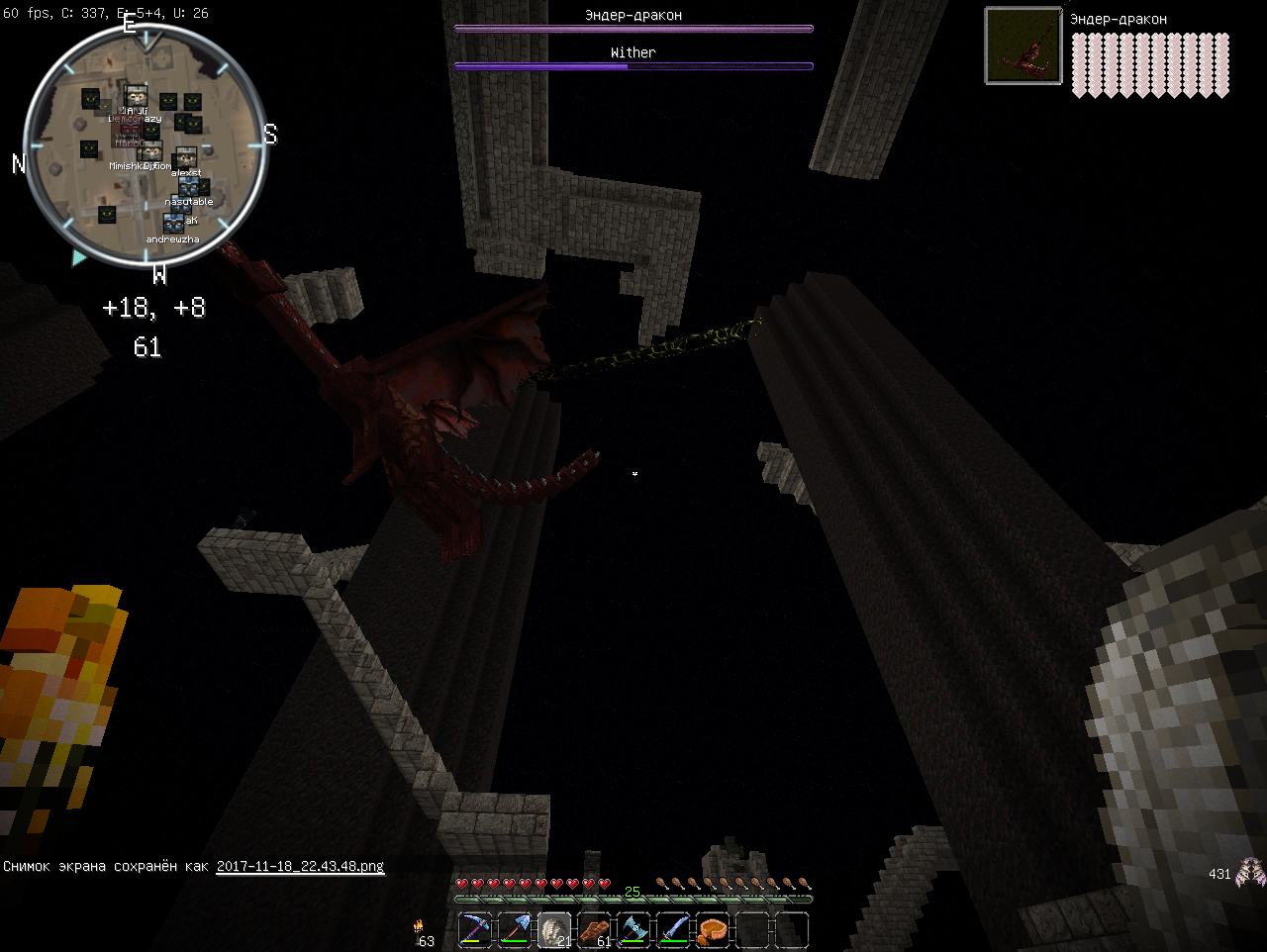
Task: Click the Ender Dragon portrait thumbnail
Action: 1023,46
